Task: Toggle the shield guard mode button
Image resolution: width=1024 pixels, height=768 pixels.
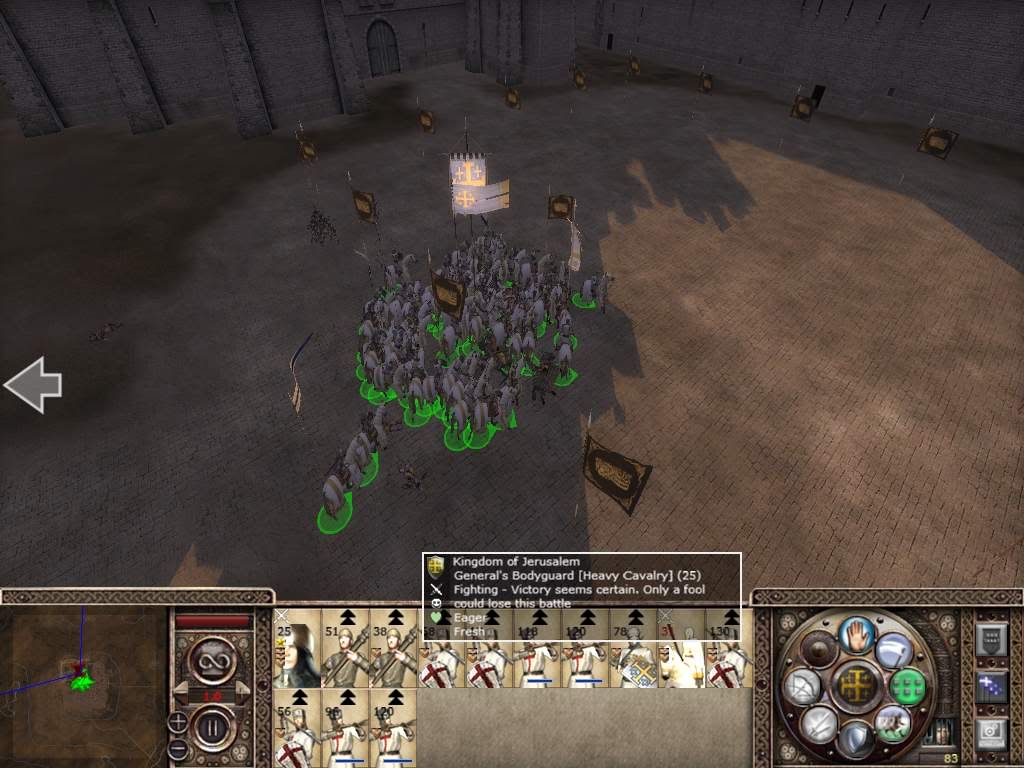Action: click(x=856, y=738)
